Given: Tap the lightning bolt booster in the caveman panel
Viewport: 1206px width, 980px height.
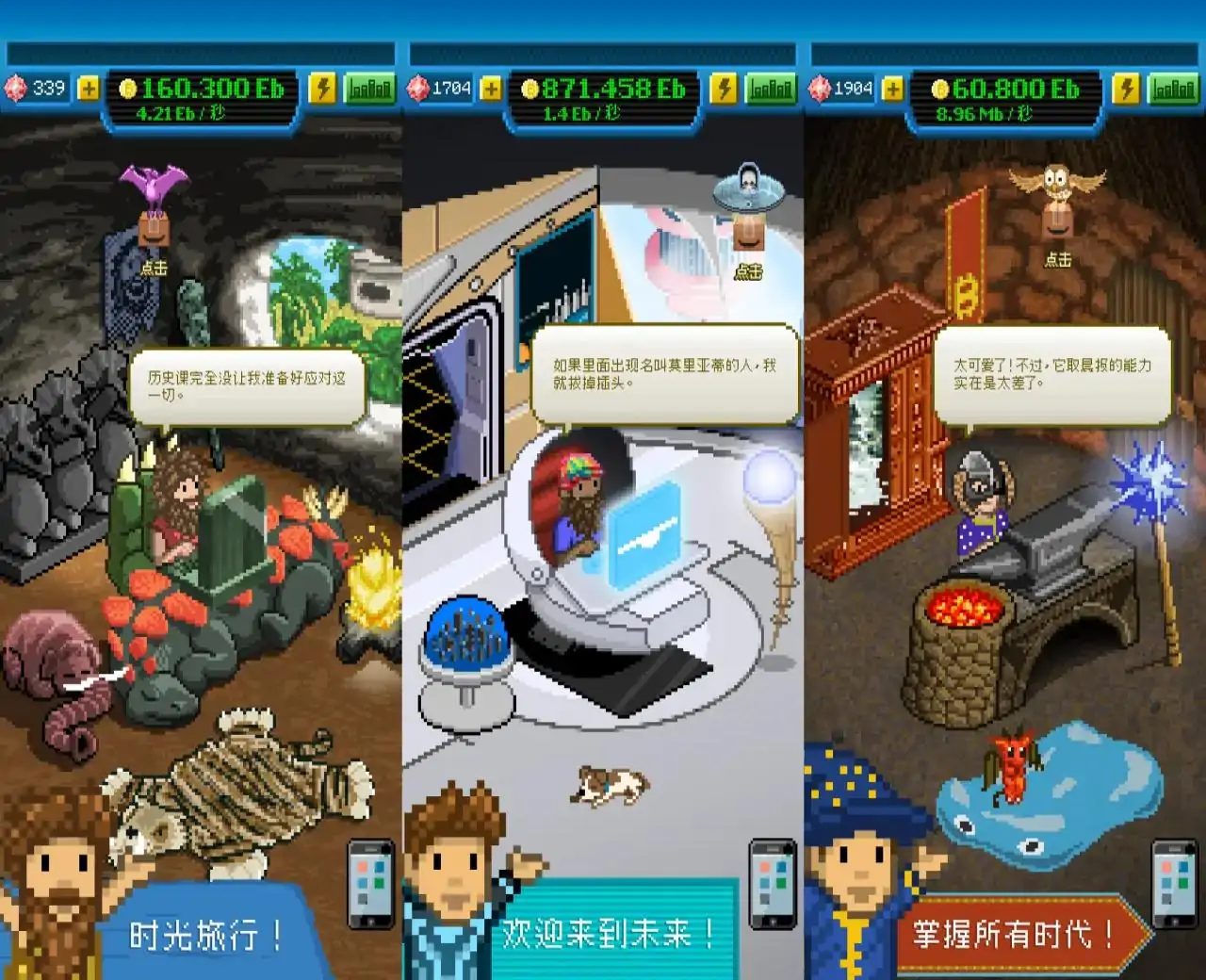Looking at the screenshot, I should tap(325, 89).
